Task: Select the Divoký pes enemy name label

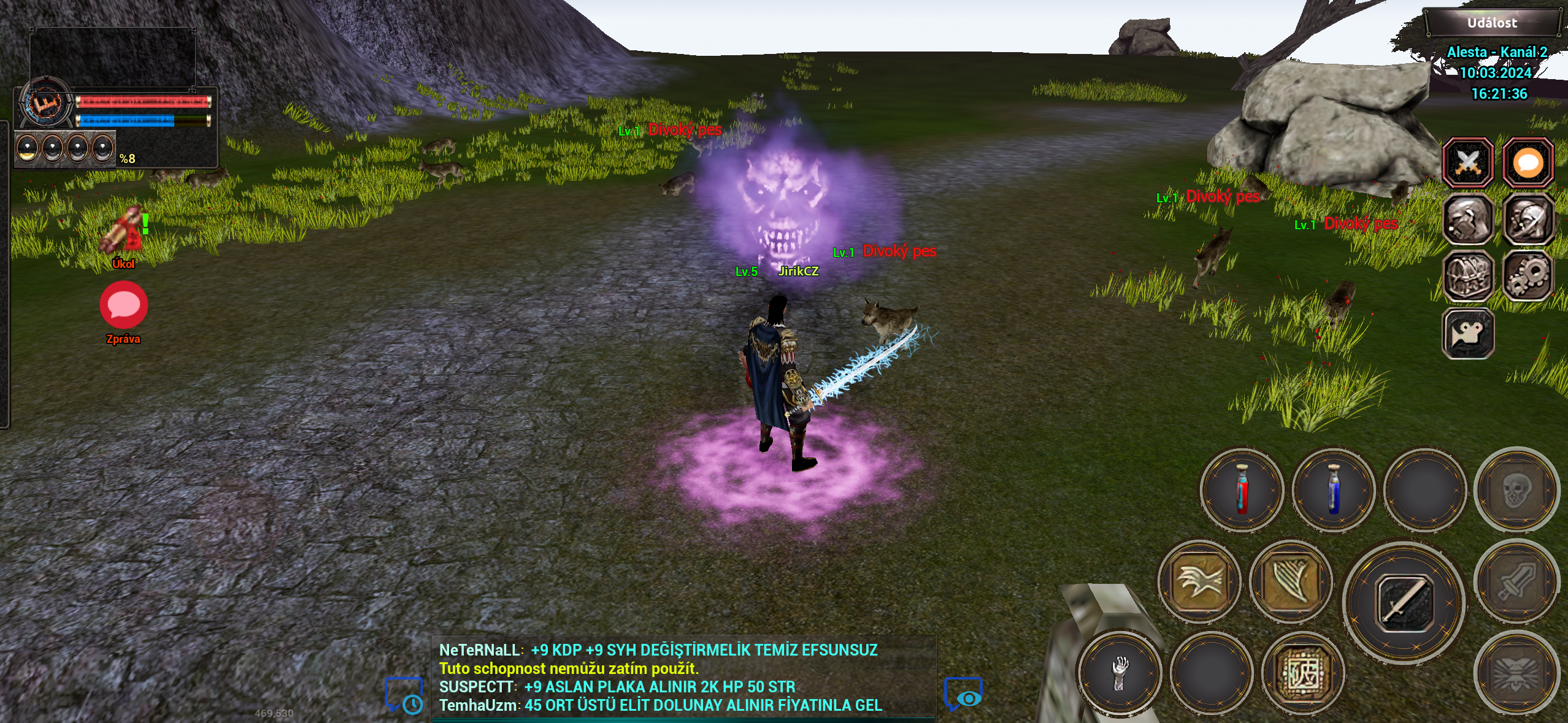Action: (686, 129)
